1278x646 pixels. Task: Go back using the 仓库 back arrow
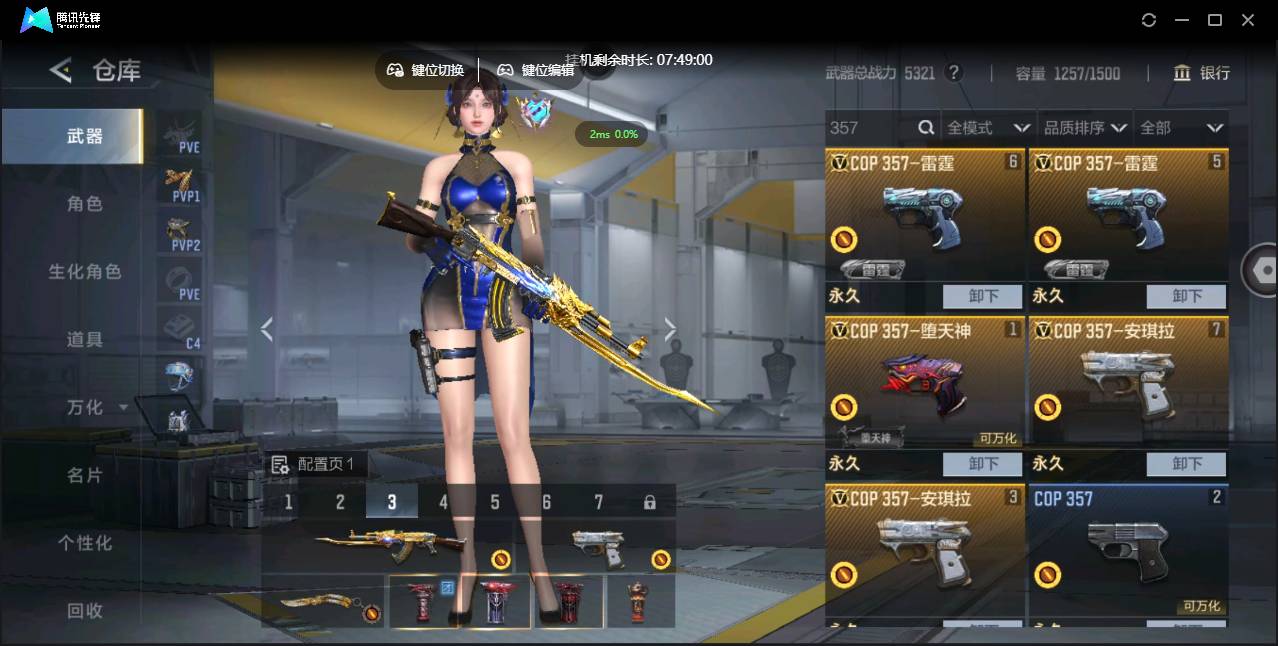click(61, 70)
